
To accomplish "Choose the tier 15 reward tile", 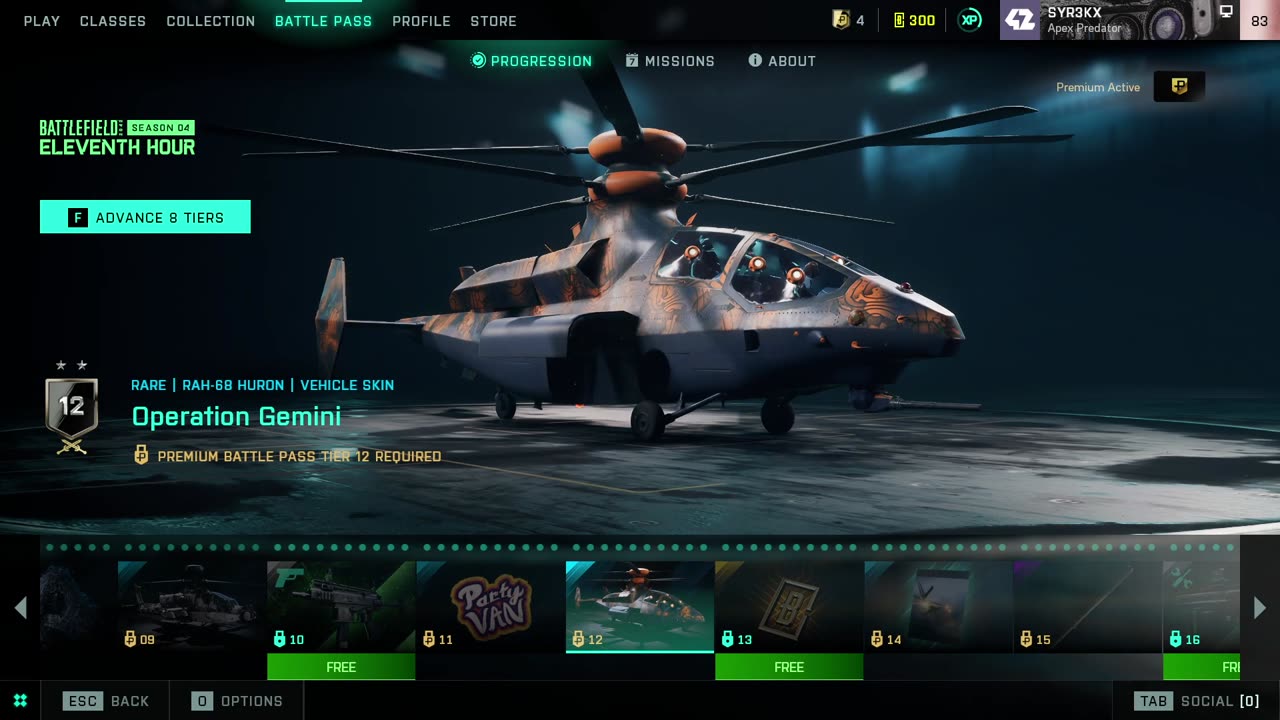I will 1087,606.
